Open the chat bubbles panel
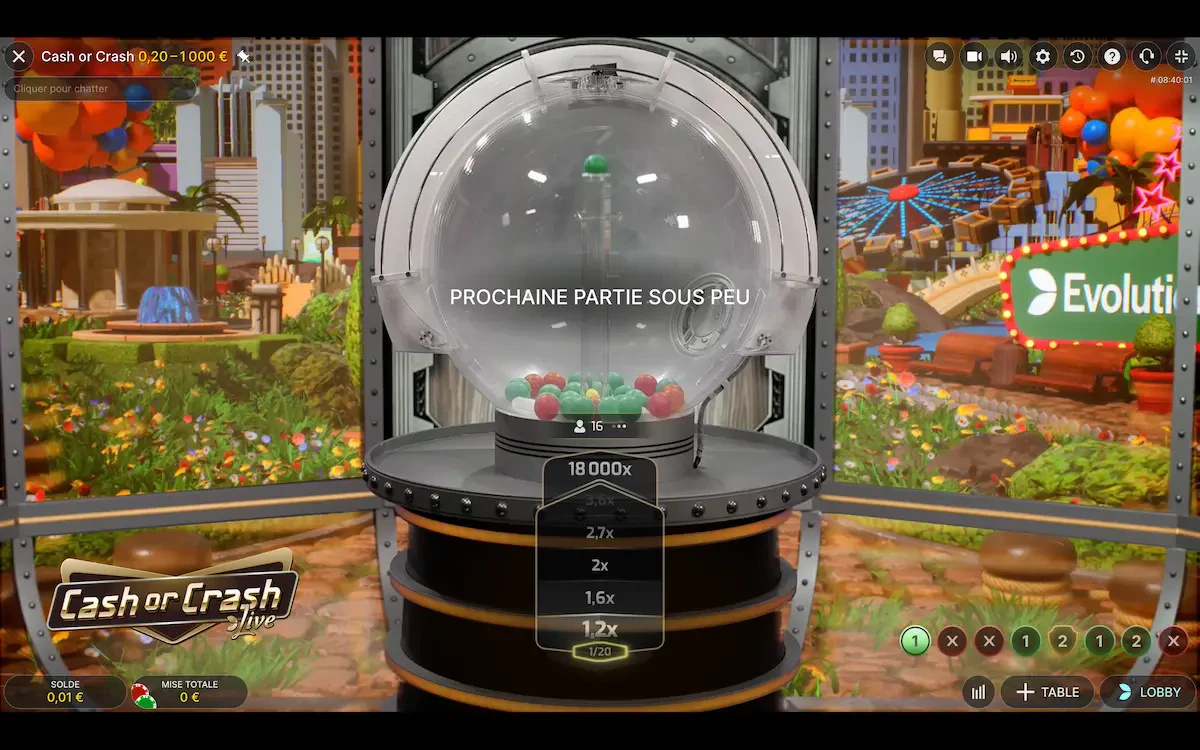 (939, 57)
